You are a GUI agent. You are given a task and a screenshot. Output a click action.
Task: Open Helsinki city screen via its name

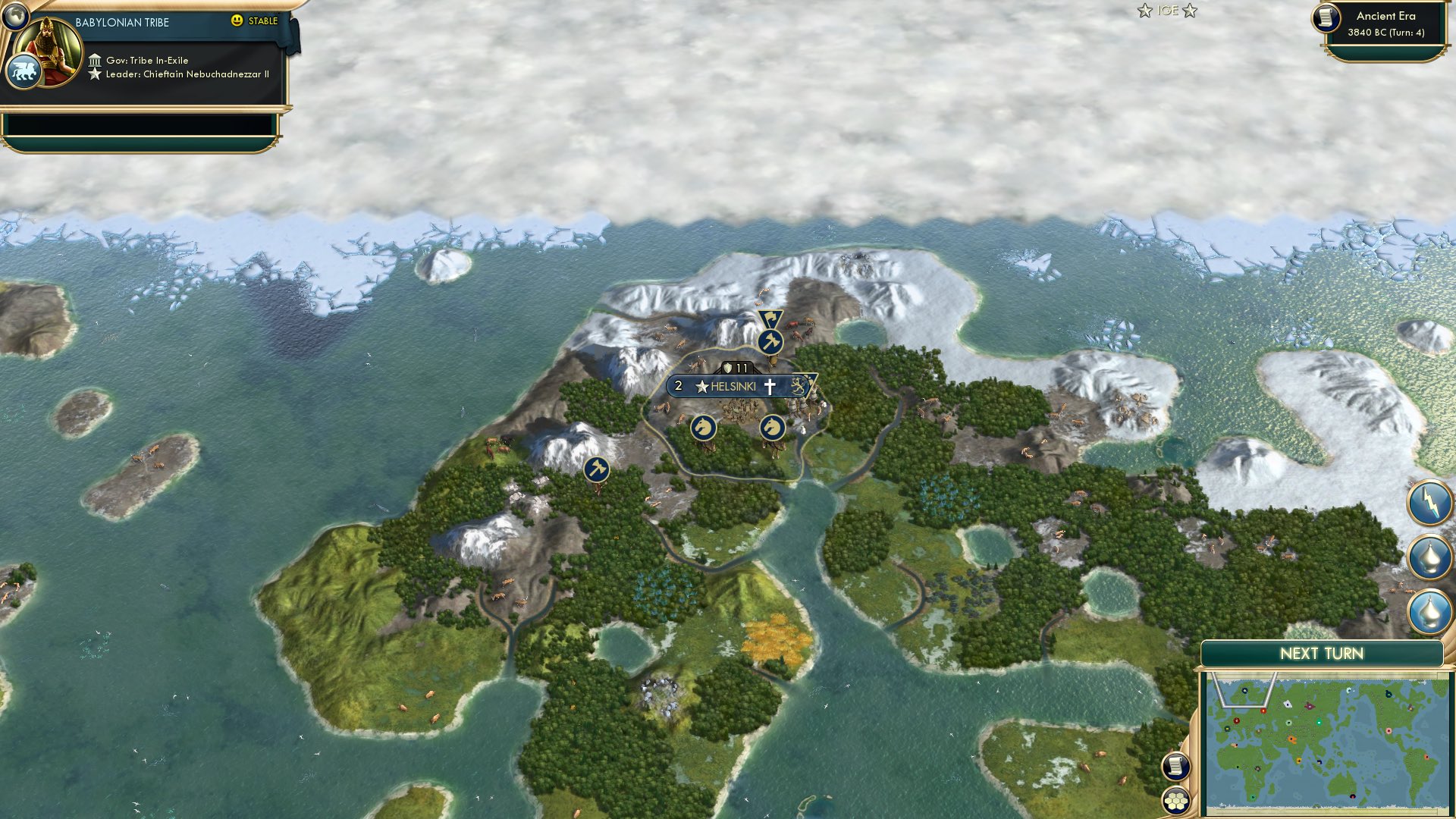(732, 387)
